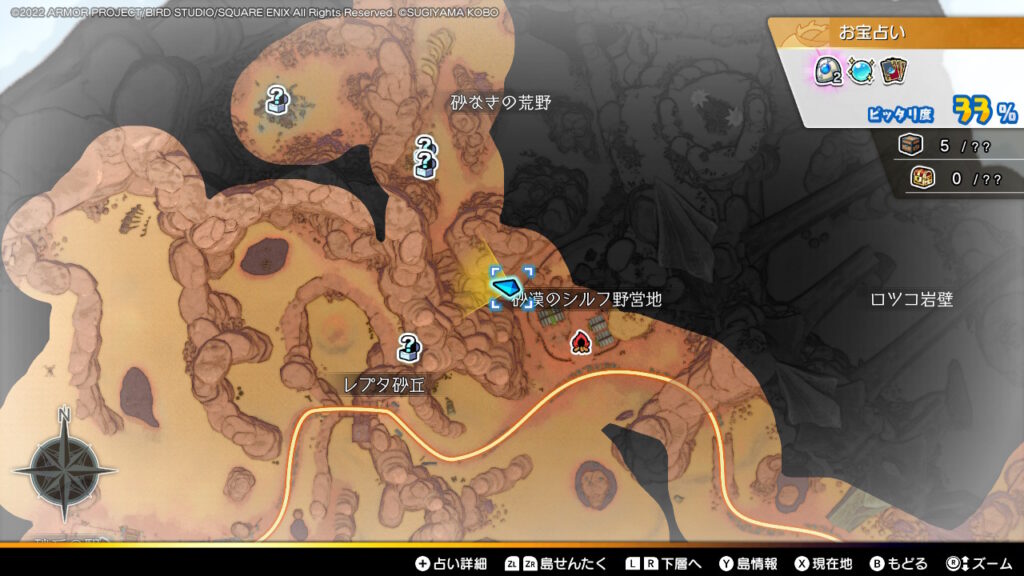Click the ロツコ岩壁 area label
1024x576 pixels.
(911, 299)
